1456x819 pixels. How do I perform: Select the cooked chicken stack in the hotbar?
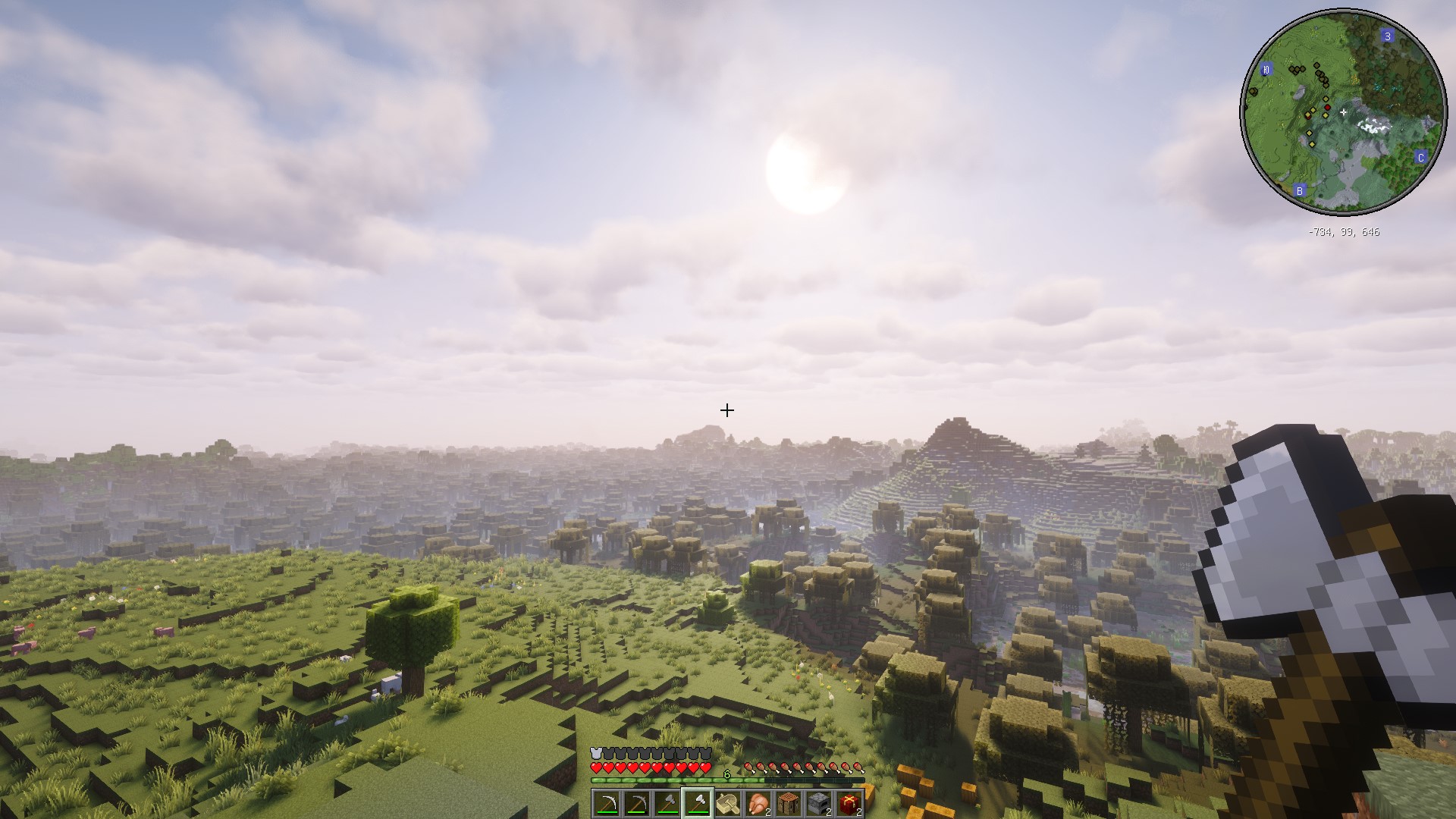(x=759, y=803)
